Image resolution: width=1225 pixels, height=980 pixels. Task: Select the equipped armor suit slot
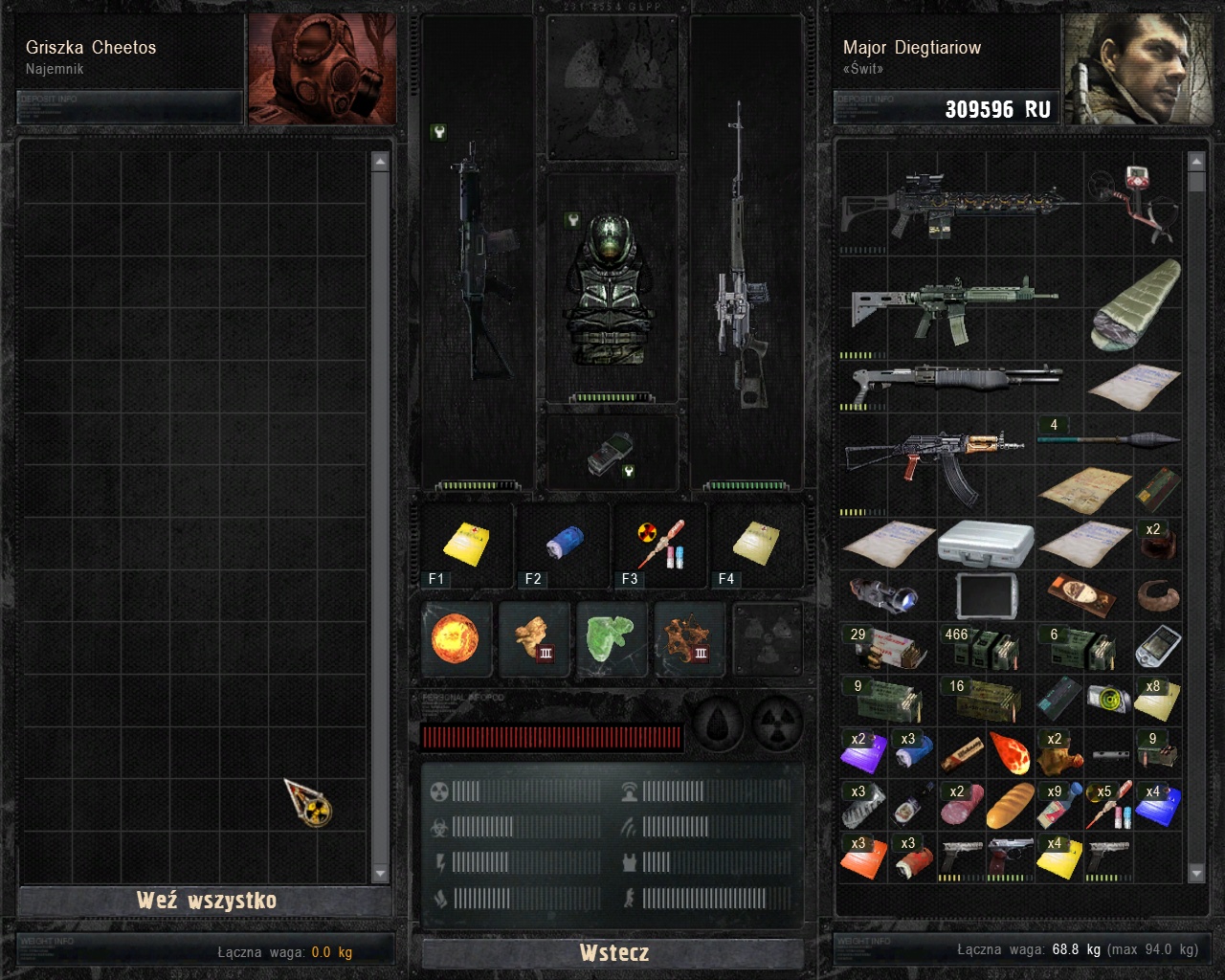pos(612,287)
